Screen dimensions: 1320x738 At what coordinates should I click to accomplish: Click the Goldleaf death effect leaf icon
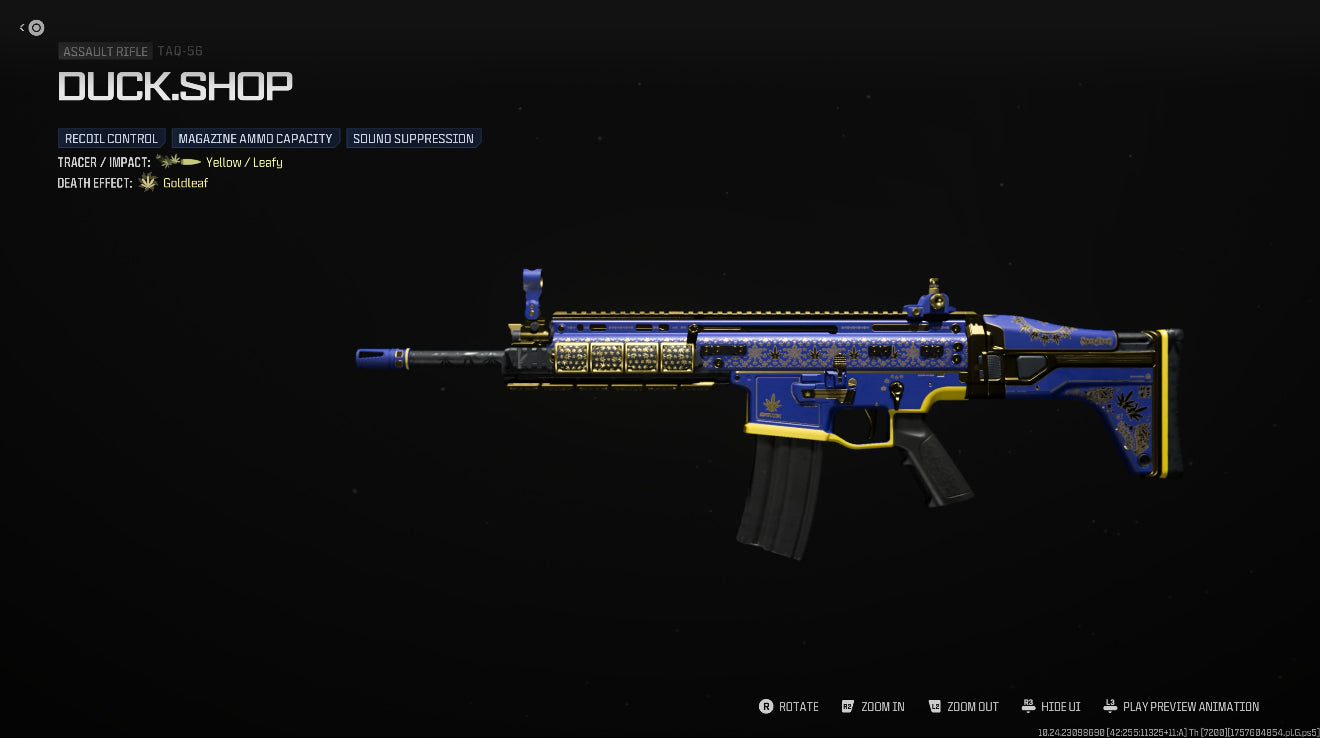tap(148, 182)
